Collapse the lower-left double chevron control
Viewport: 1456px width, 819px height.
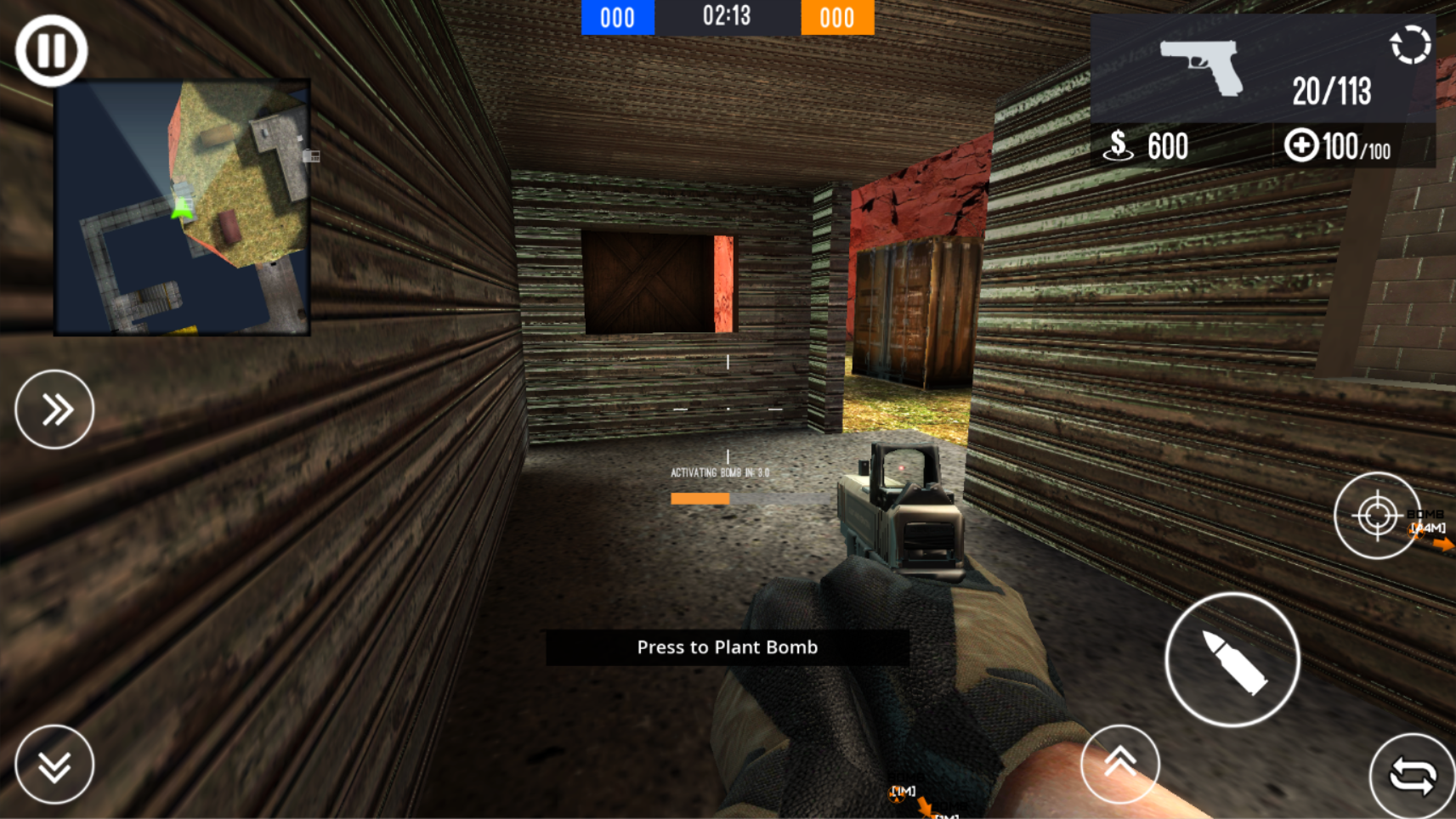(x=54, y=764)
